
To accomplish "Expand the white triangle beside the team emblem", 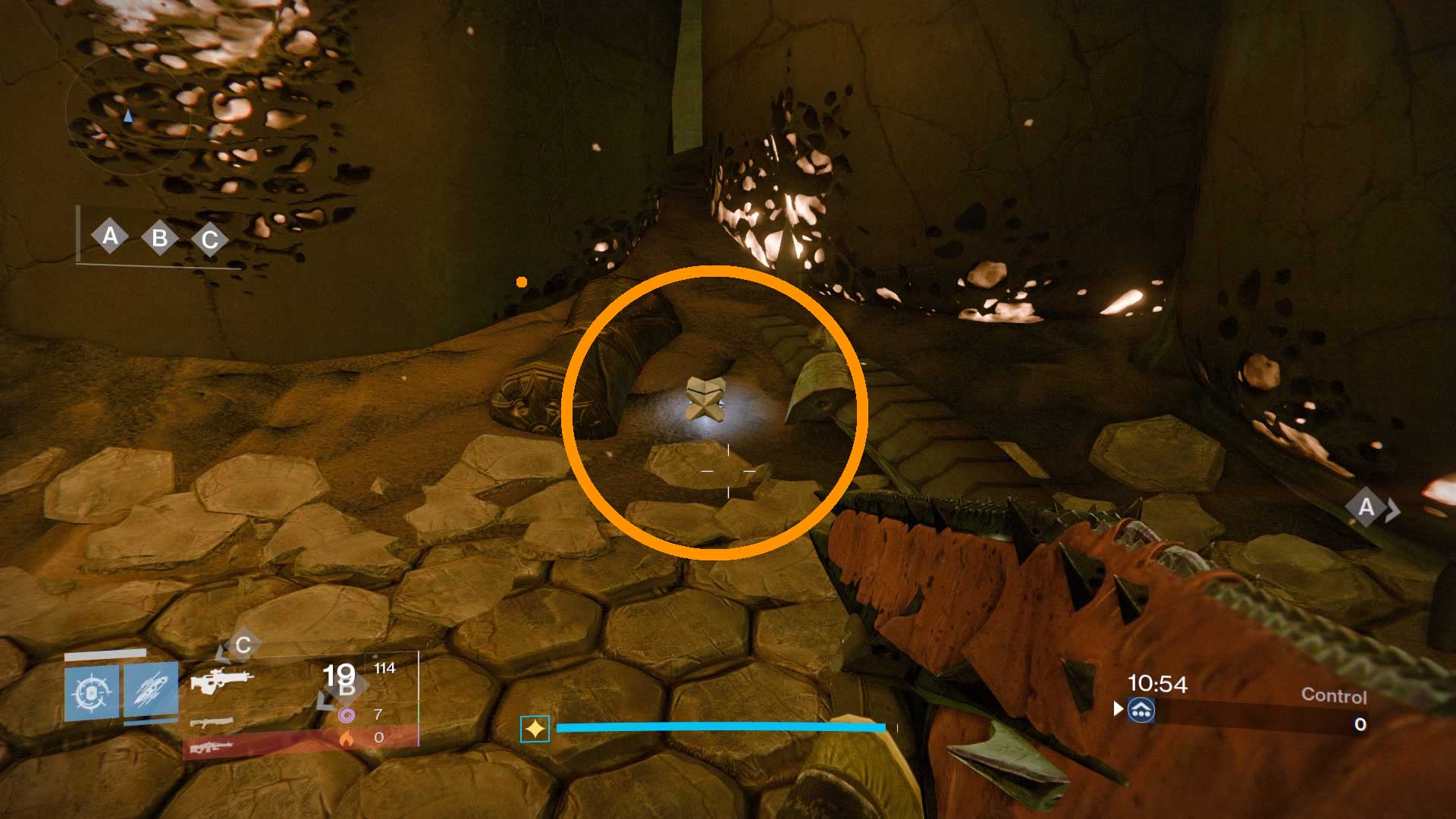I will tap(1118, 710).
